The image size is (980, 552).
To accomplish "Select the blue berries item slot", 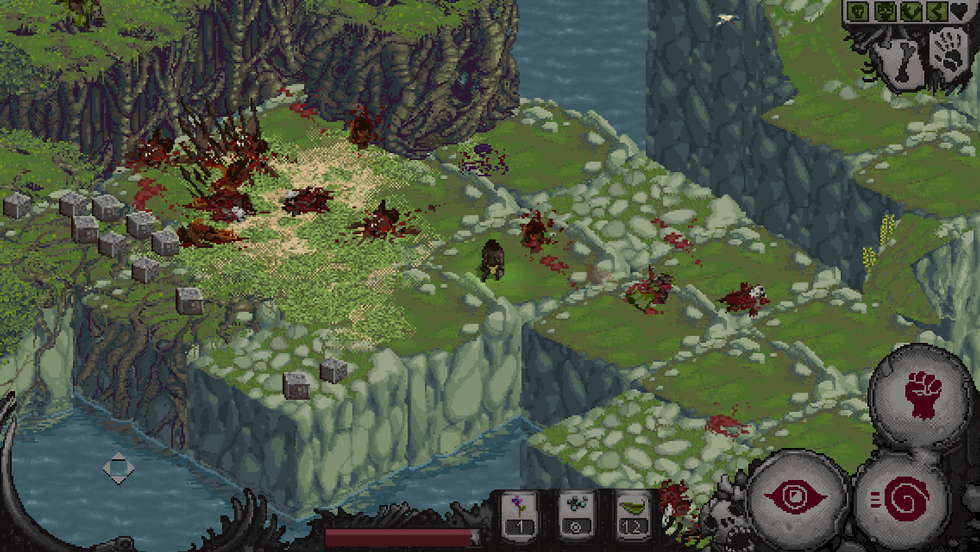I will (x=576, y=514).
